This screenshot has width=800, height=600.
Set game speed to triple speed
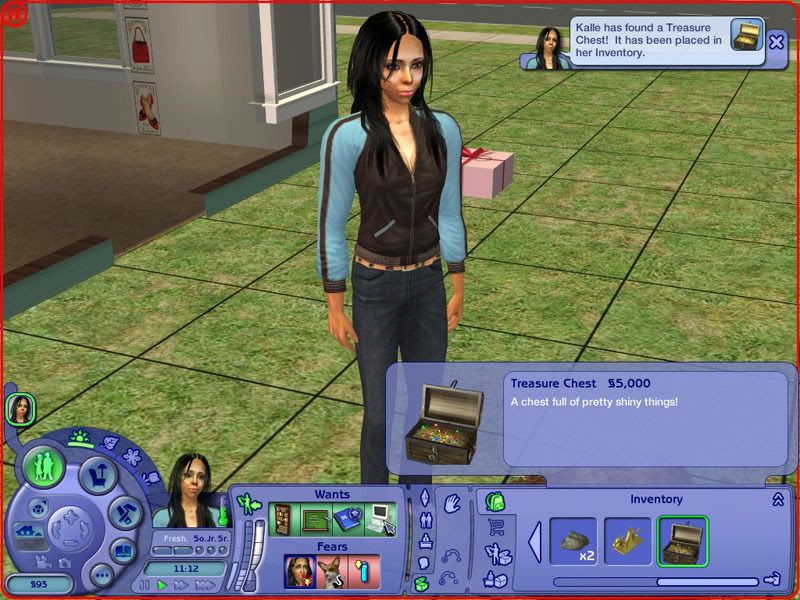204,584
